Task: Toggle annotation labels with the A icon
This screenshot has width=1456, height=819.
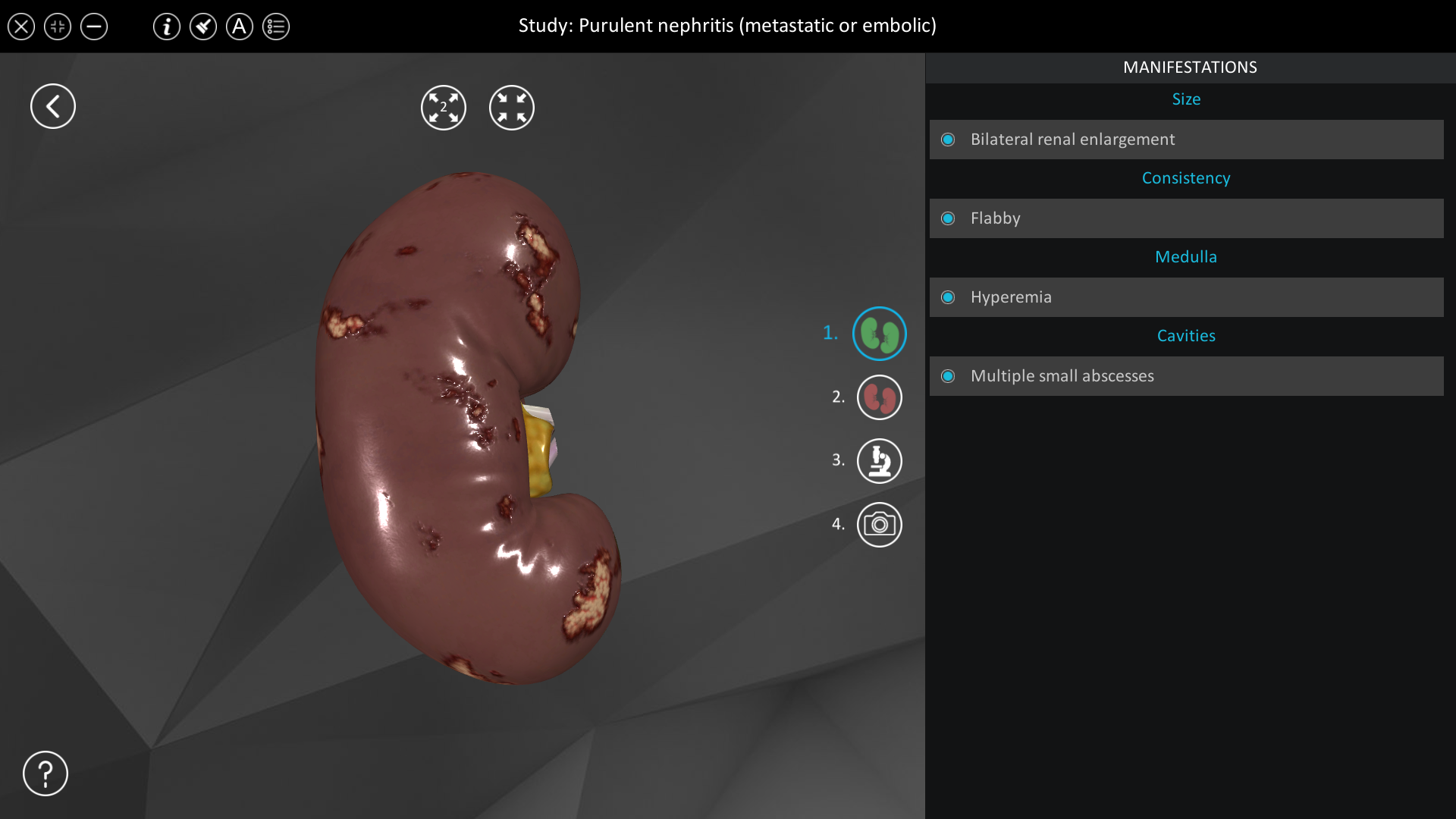Action: pos(240,27)
